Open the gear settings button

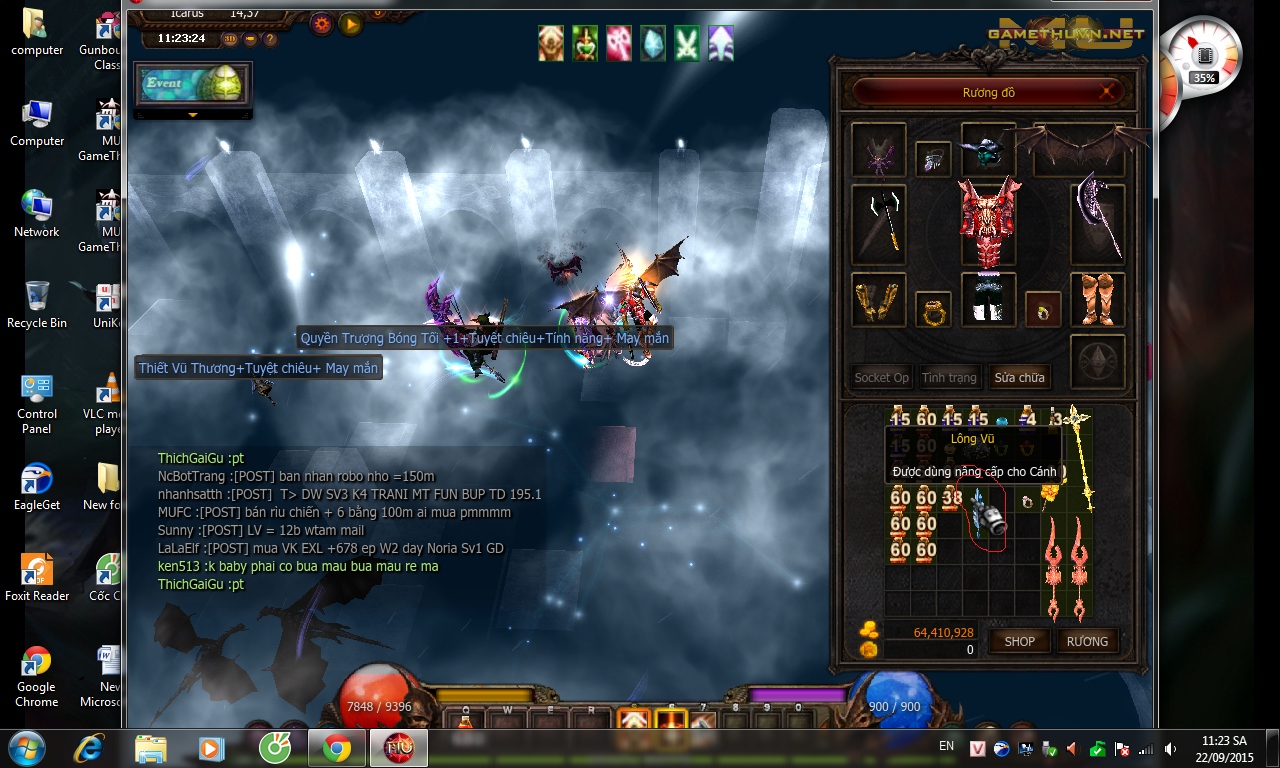[322, 24]
